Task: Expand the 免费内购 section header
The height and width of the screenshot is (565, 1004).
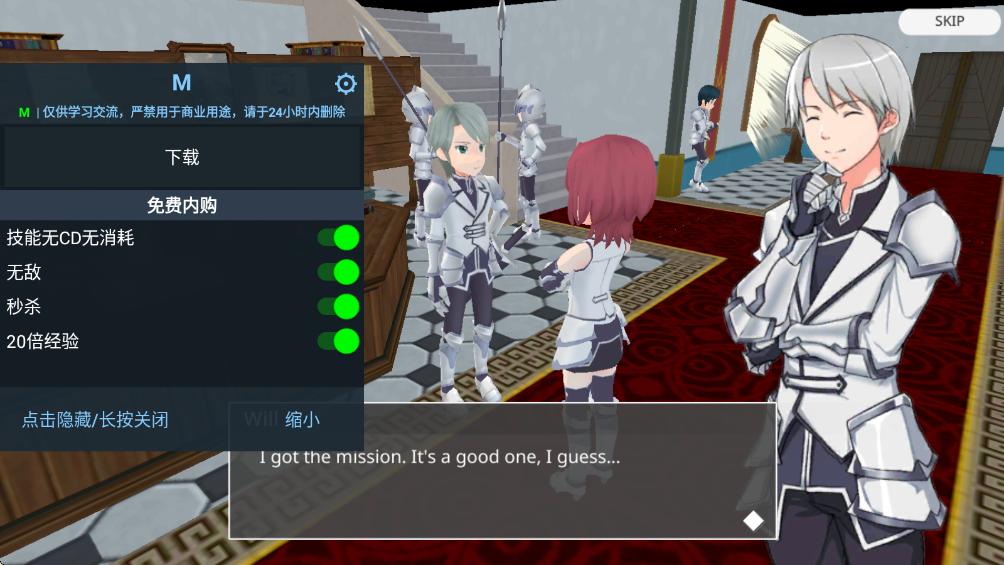Action: (182, 206)
